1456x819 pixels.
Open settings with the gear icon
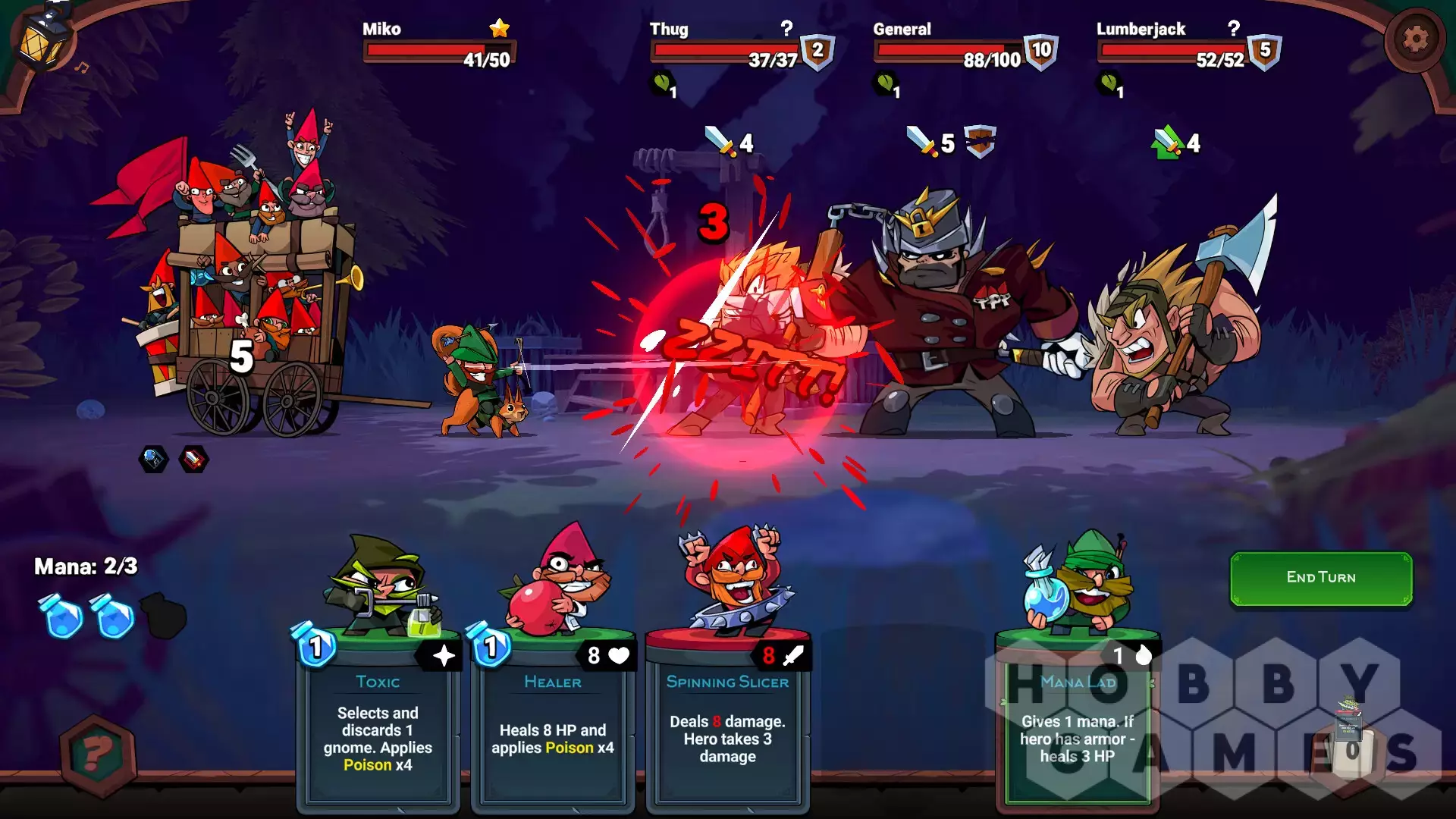pos(1414,39)
